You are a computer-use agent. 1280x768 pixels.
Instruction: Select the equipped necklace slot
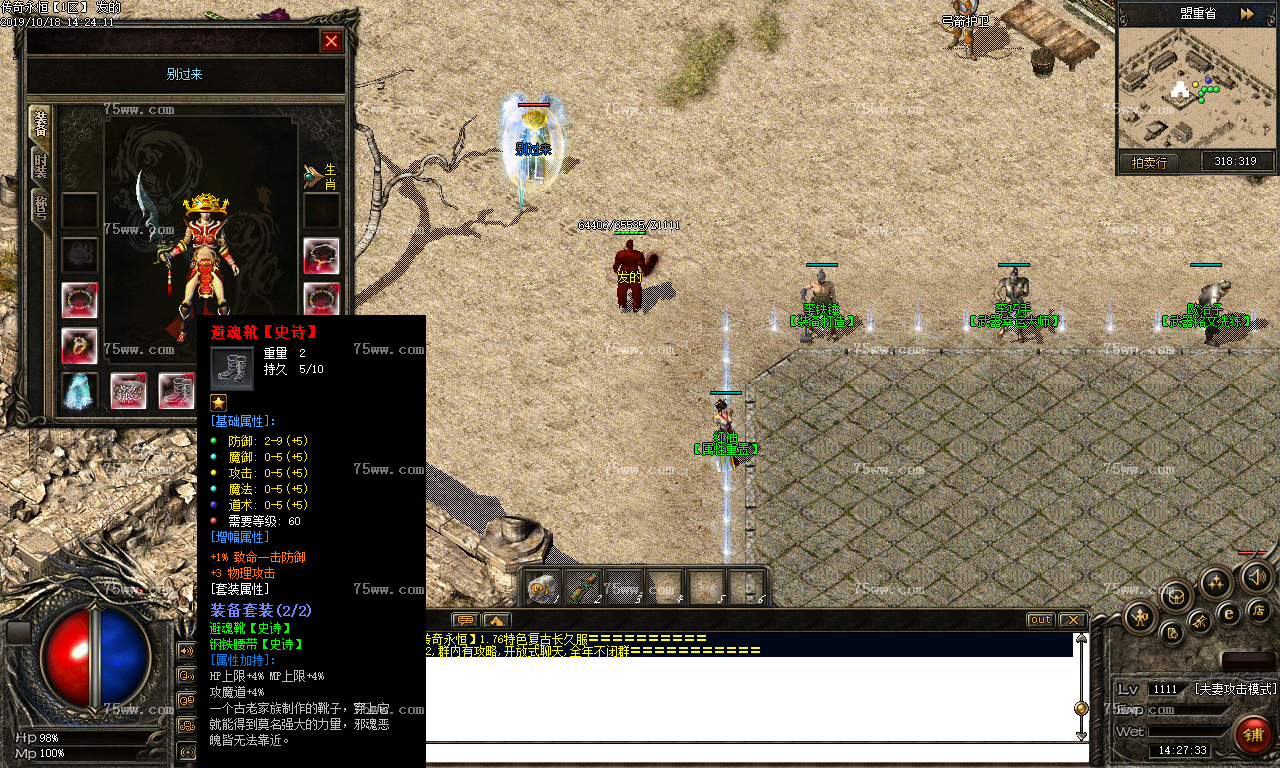coord(321,256)
